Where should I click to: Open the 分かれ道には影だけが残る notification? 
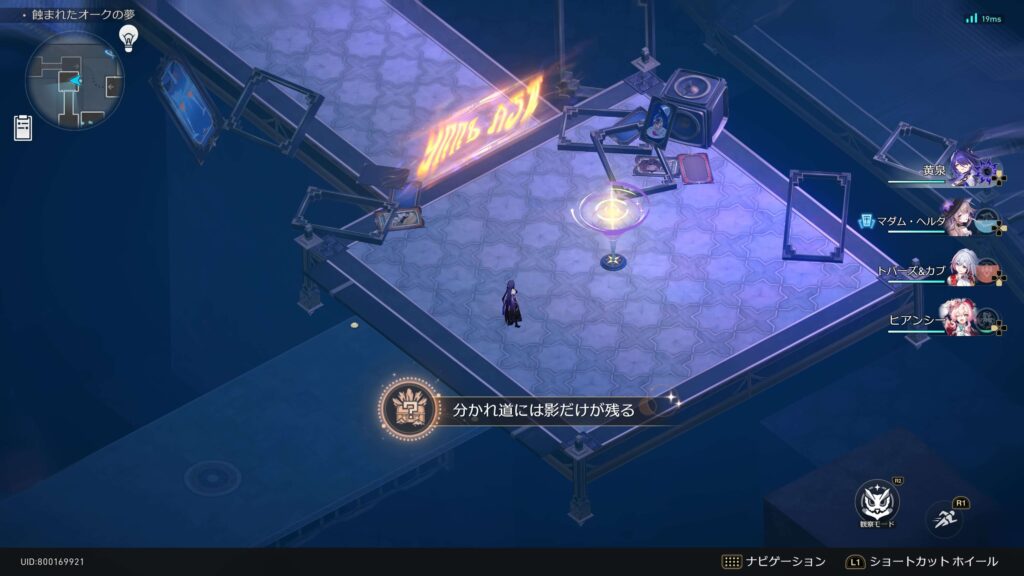(x=530, y=409)
